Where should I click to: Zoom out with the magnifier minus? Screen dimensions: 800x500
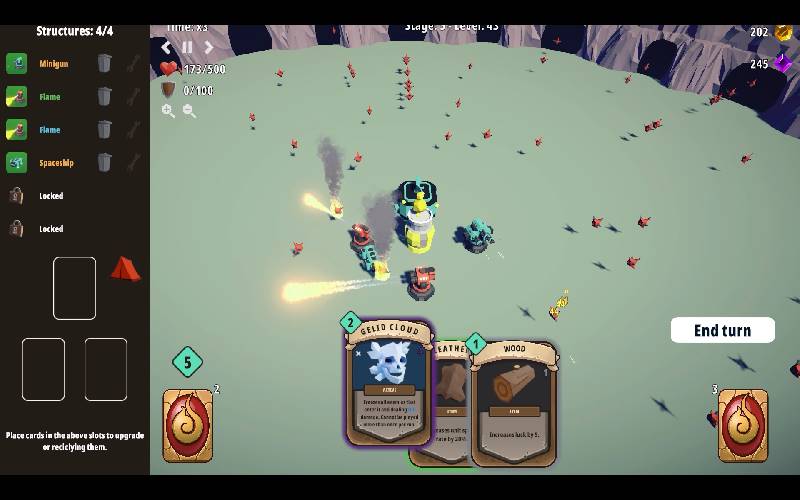coord(189,111)
